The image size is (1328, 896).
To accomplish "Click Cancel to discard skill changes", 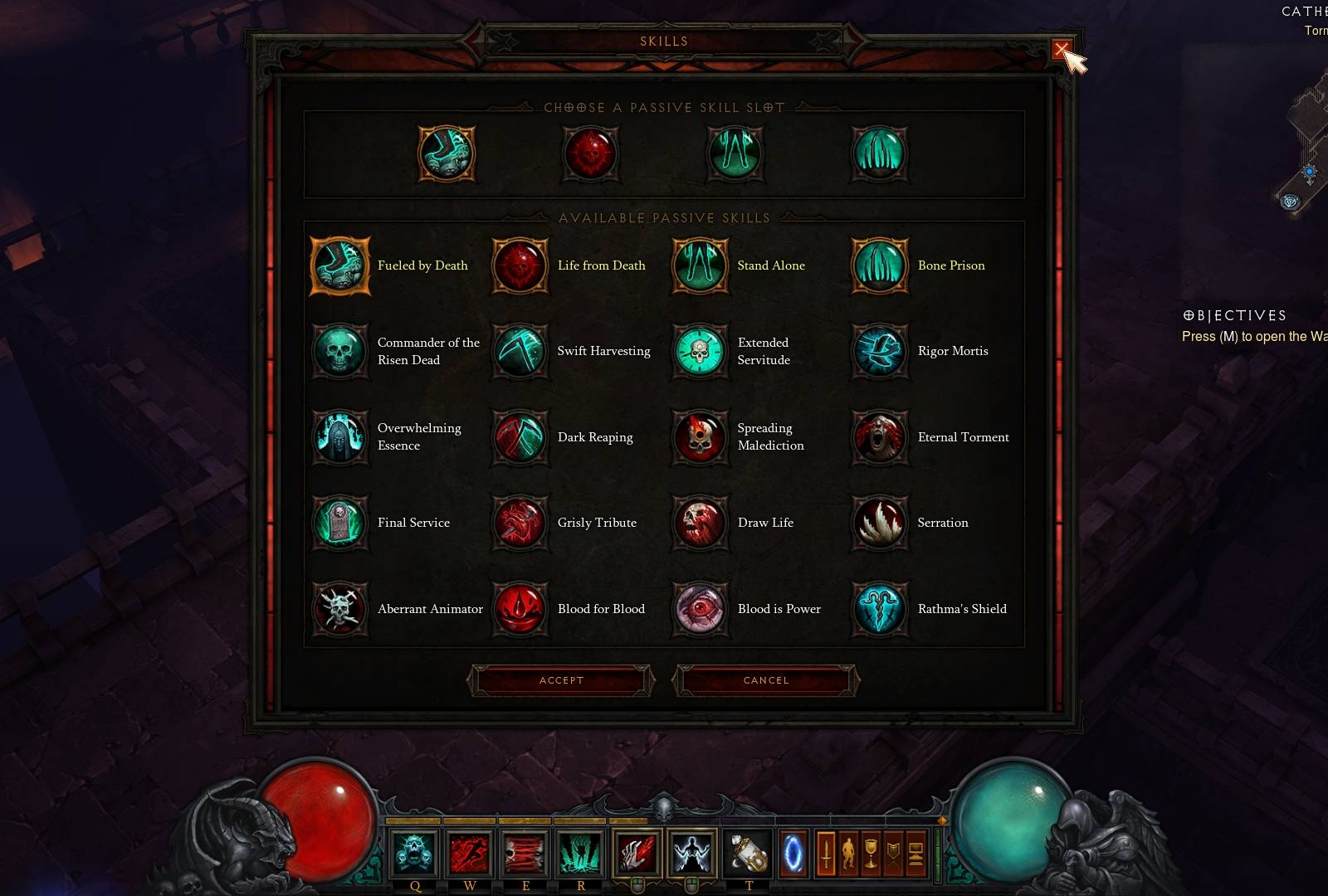I will tap(764, 680).
